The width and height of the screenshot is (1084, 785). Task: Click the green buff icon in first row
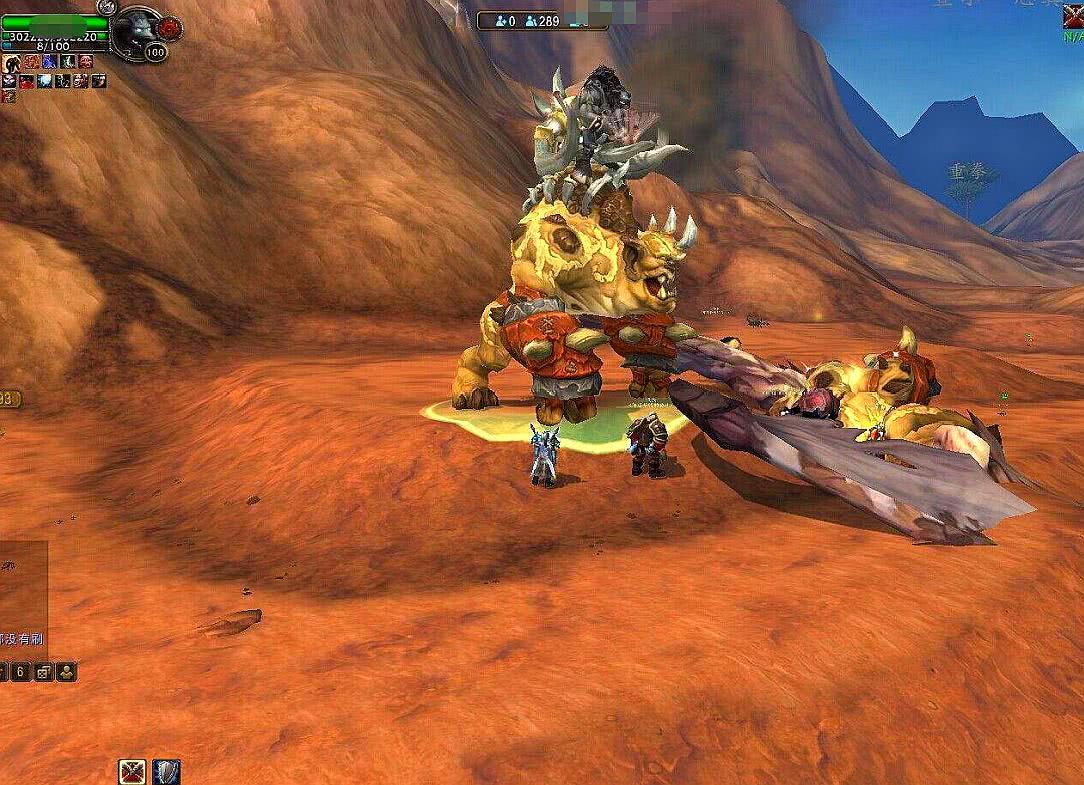66,62
